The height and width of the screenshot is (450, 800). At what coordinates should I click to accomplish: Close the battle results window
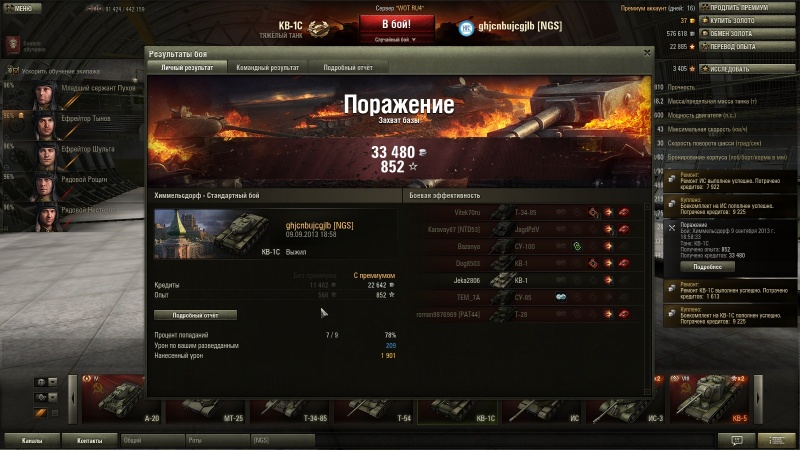click(647, 52)
